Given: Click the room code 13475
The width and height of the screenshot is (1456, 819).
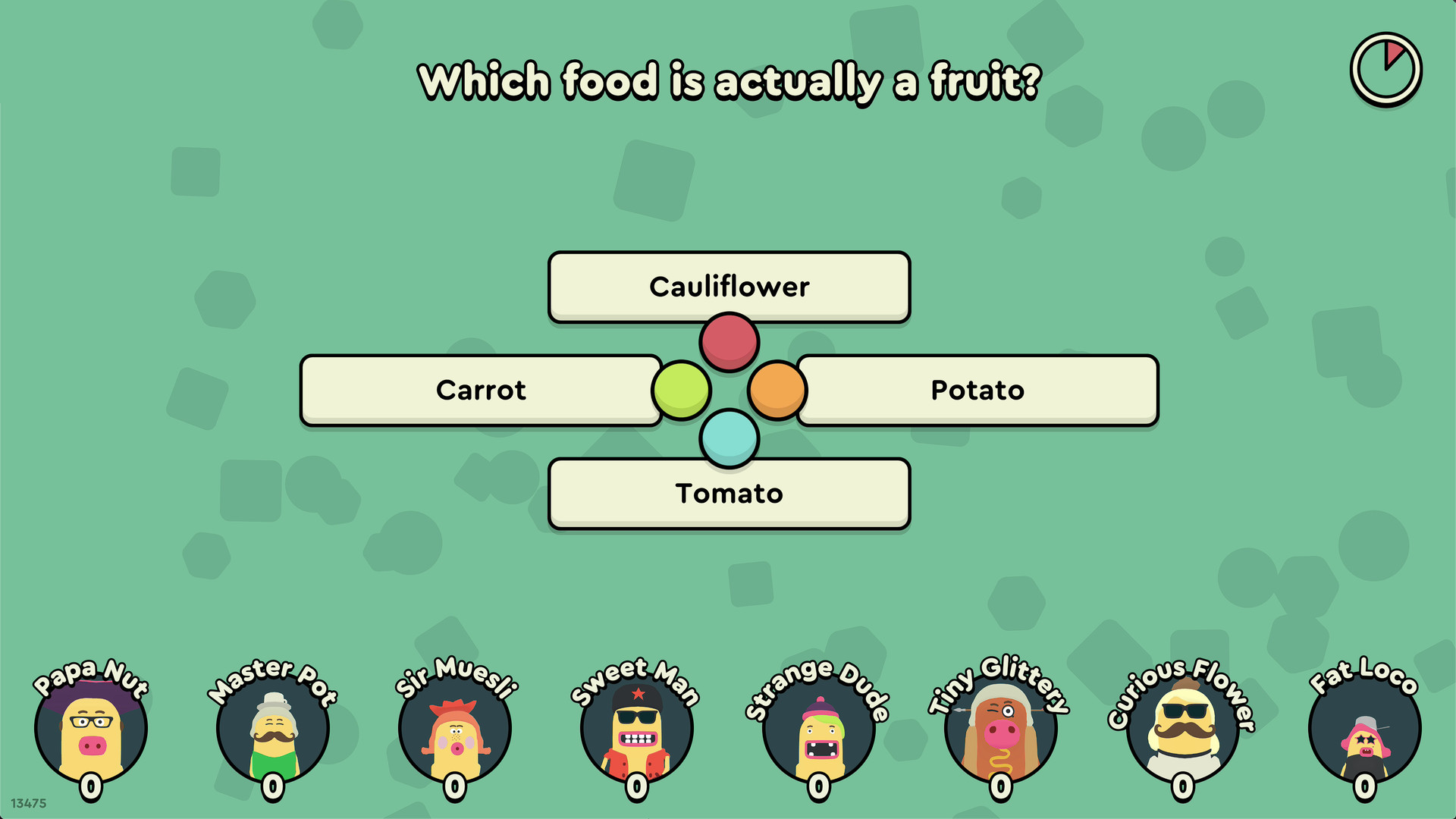Looking at the screenshot, I should coord(29,802).
